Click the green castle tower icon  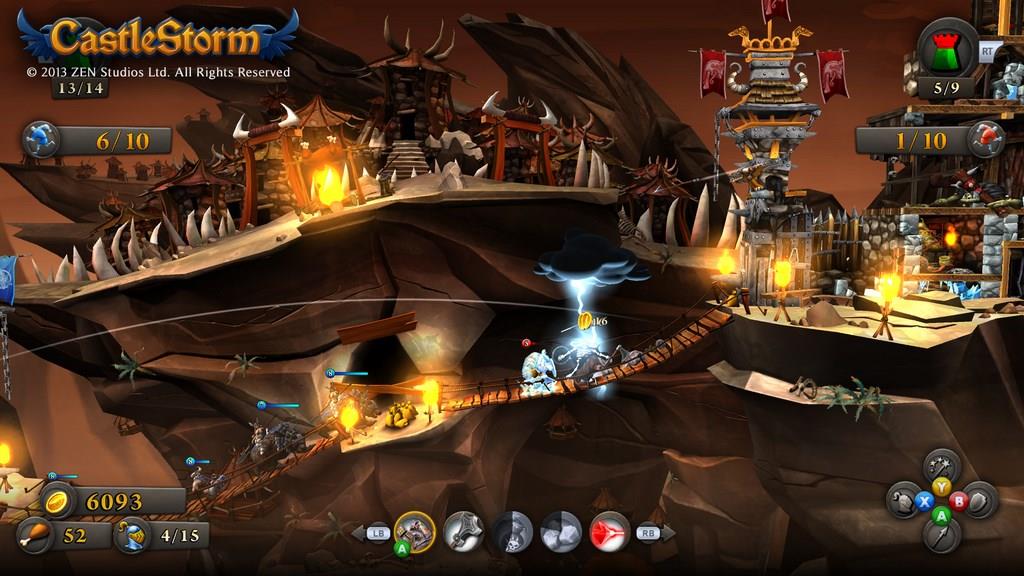[x=947, y=48]
